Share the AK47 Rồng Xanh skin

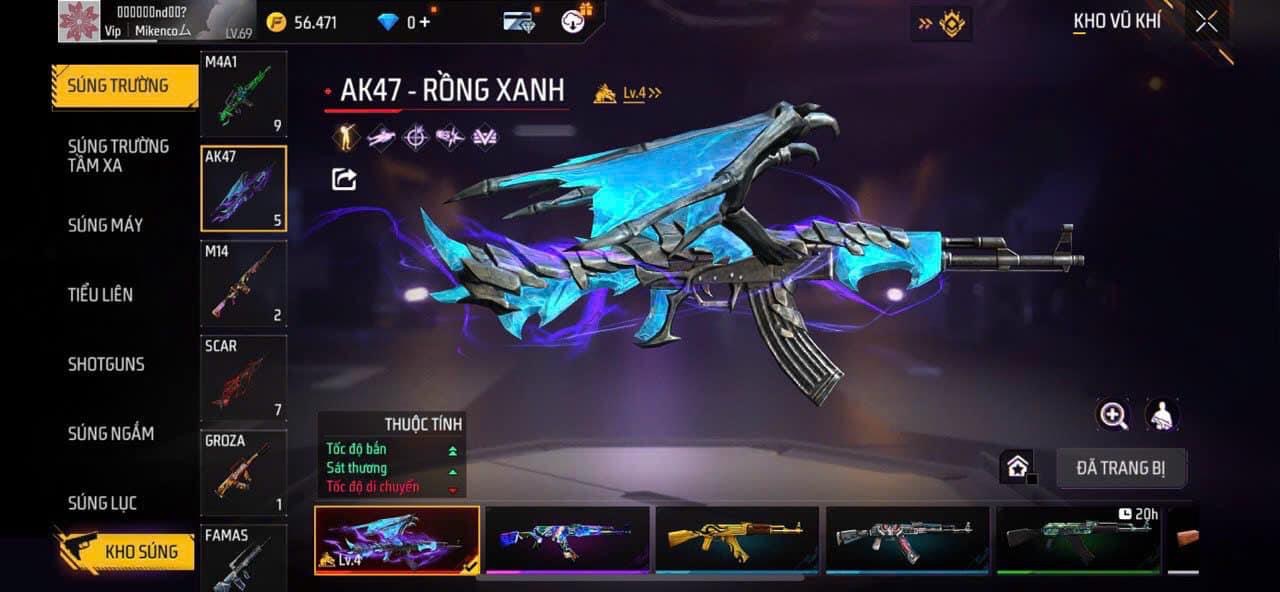pos(344,179)
